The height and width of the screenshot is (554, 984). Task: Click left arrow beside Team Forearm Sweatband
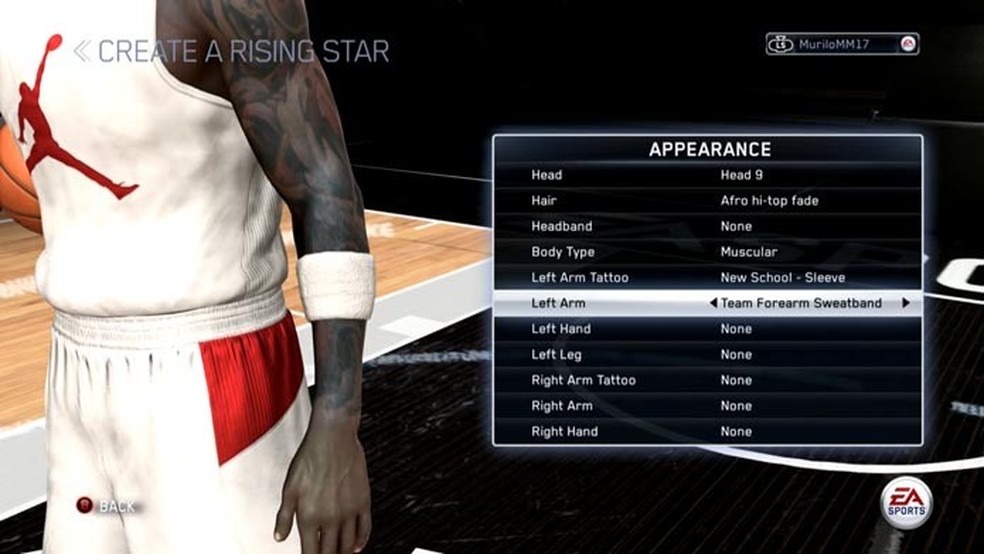point(713,303)
